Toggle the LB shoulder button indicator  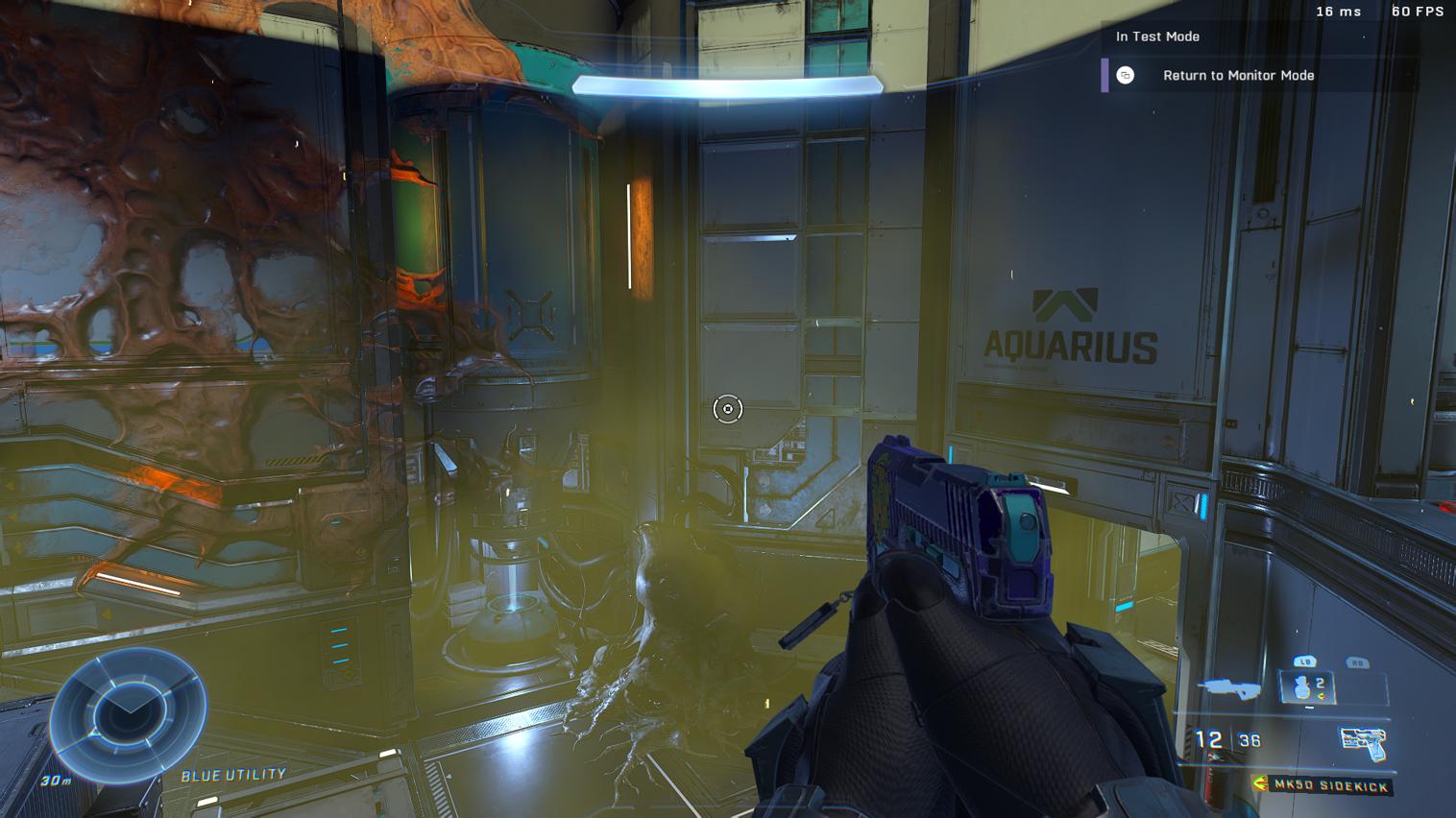click(x=1307, y=662)
